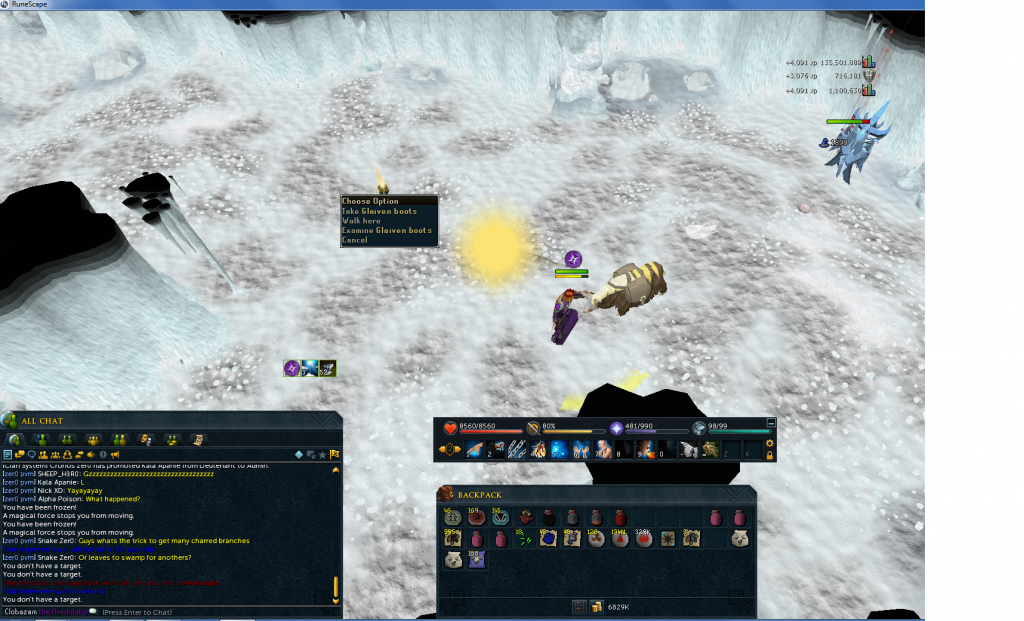Viewport: 1024px width, 621px height.
Task: Select the 328K fire rune stack
Action: pyautogui.click(x=643, y=539)
